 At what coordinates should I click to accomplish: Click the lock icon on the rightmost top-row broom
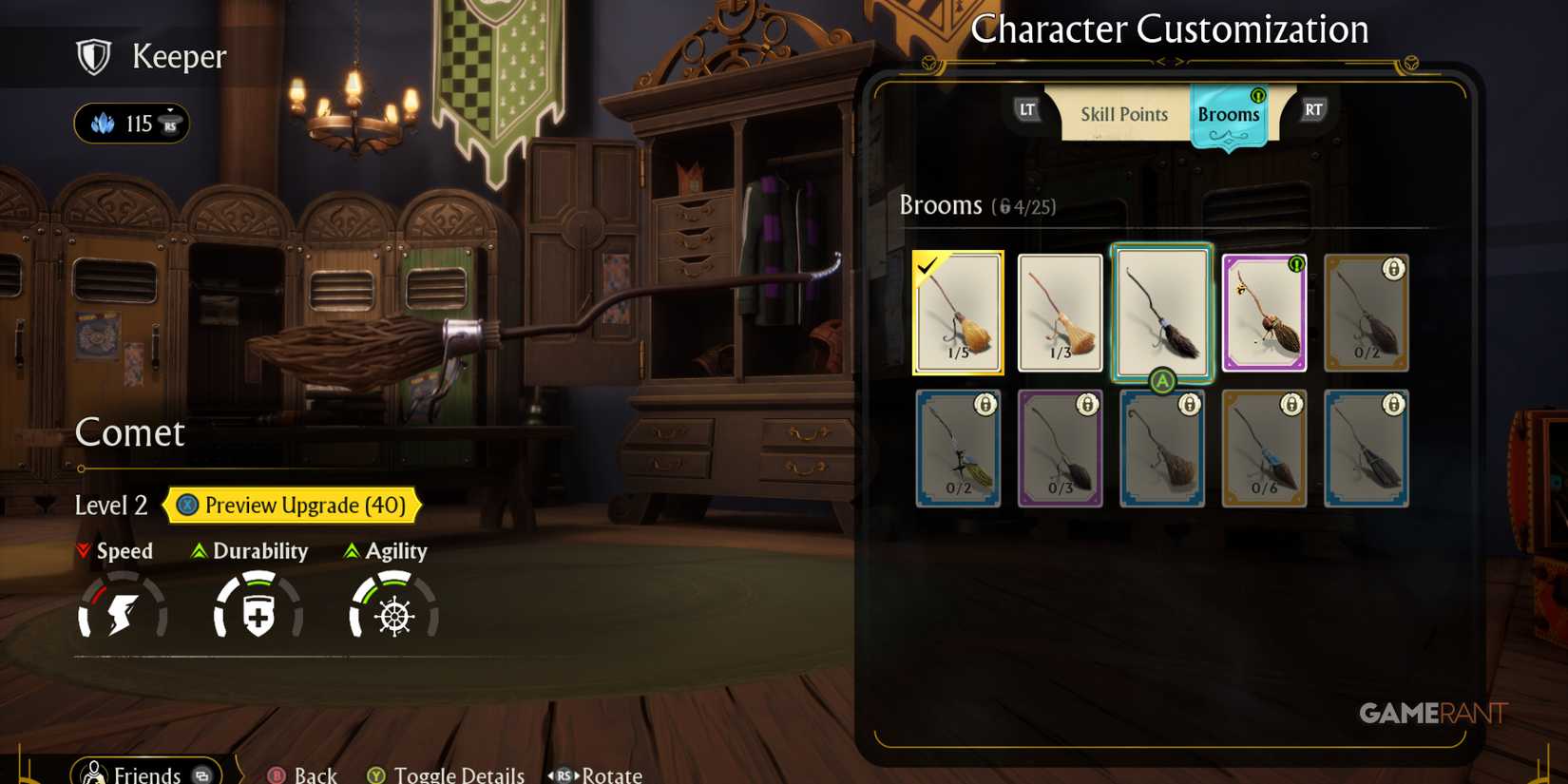pyautogui.click(x=1393, y=270)
